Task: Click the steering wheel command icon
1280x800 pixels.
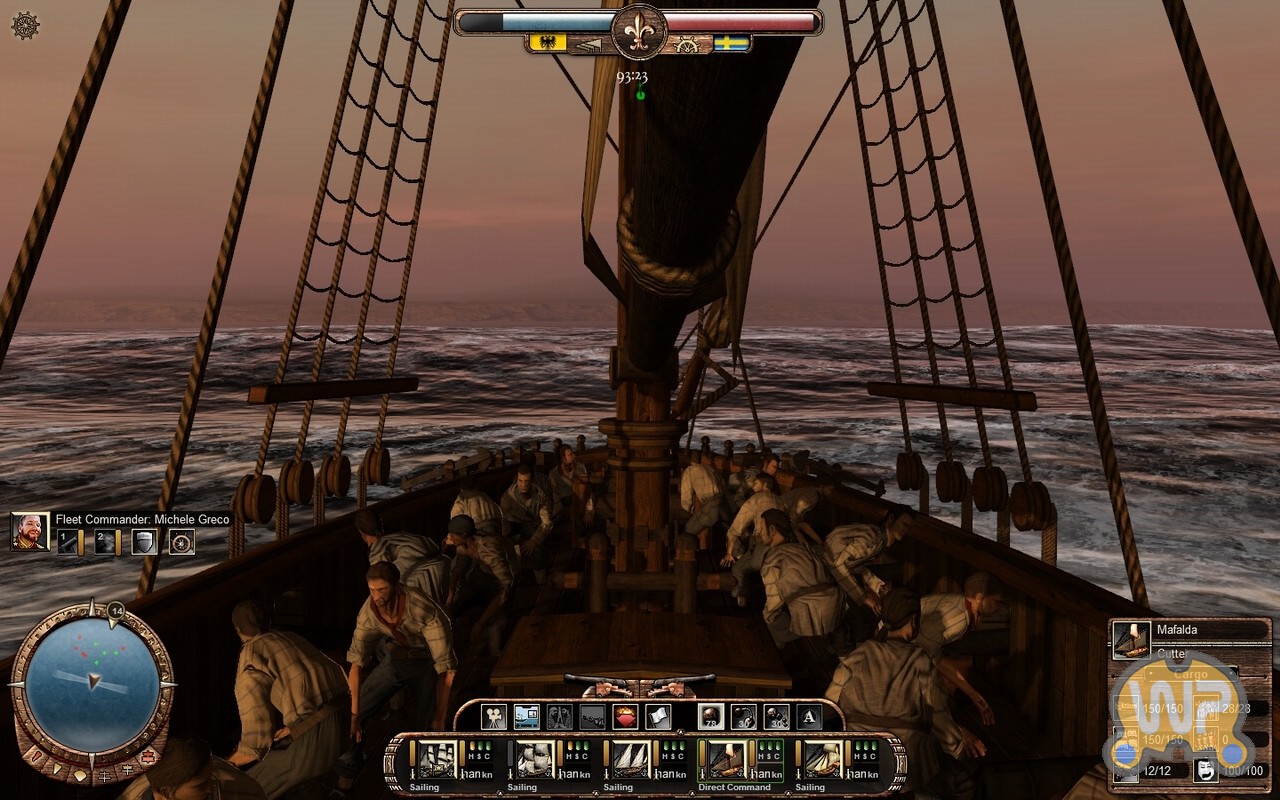Action: [x=182, y=542]
